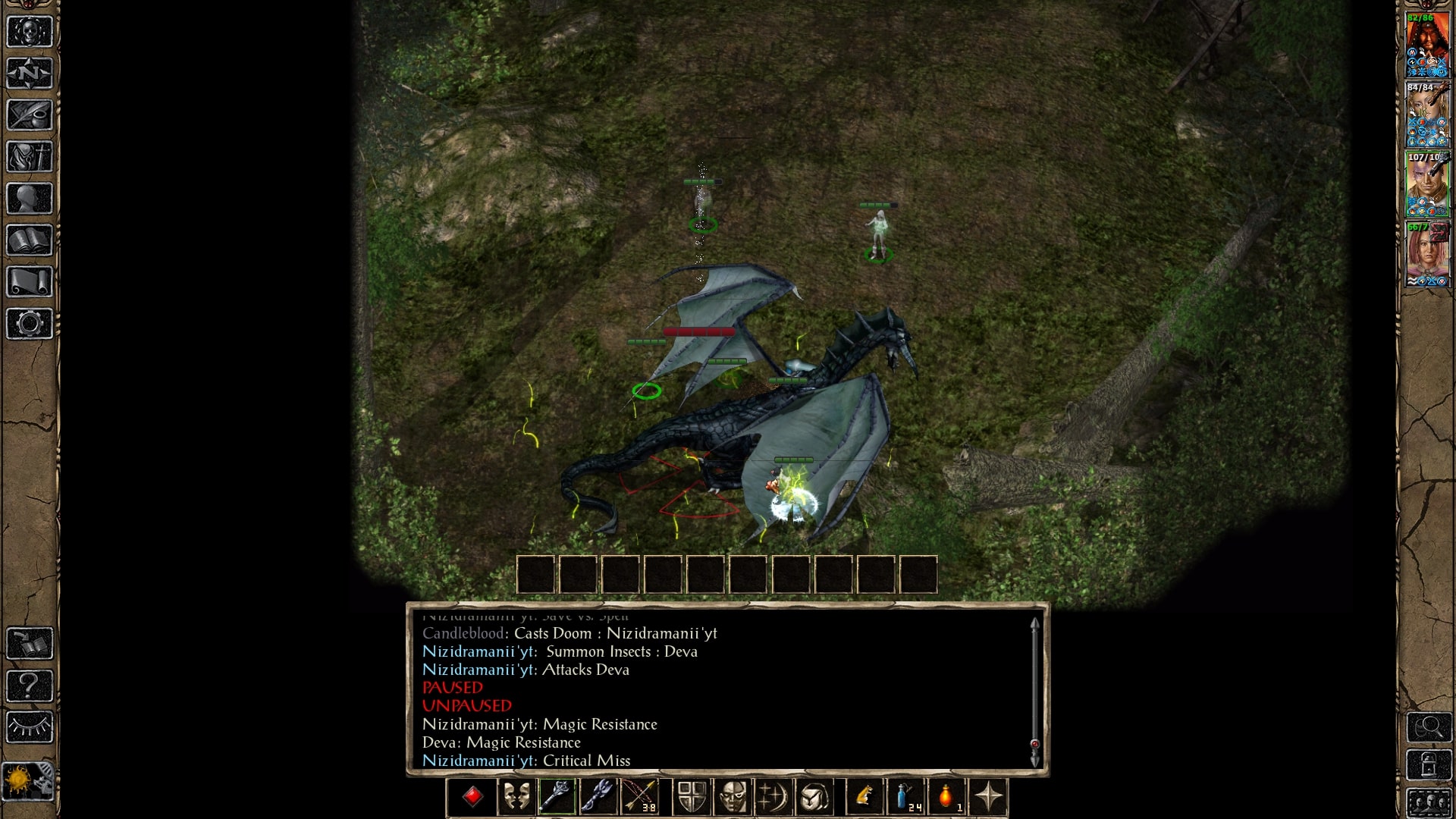Open the cast spell menu with stars icon
This screenshot has width=1456, height=819.
[773, 797]
